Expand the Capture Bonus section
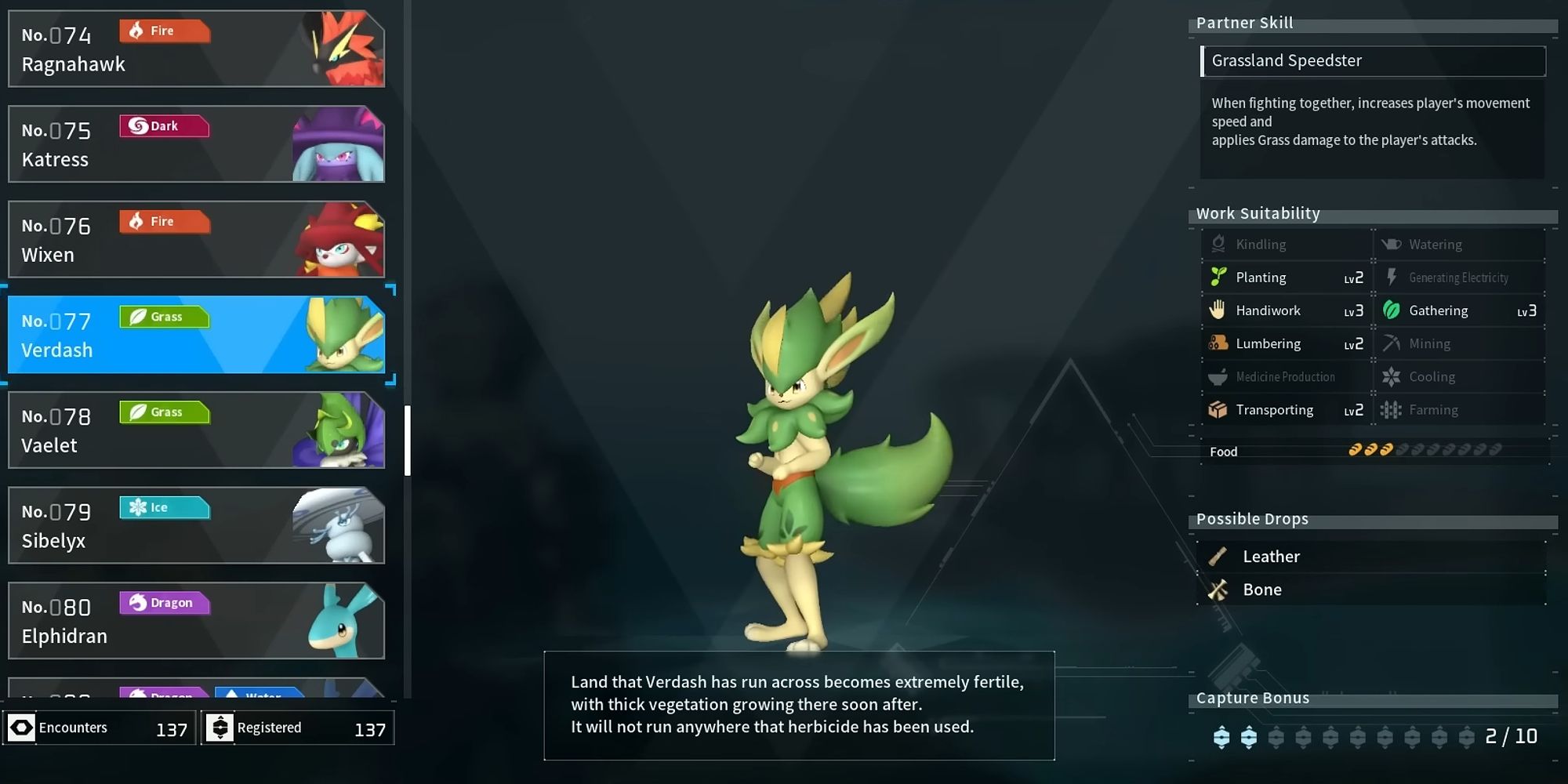The image size is (1568, 784). point(1253,698)
